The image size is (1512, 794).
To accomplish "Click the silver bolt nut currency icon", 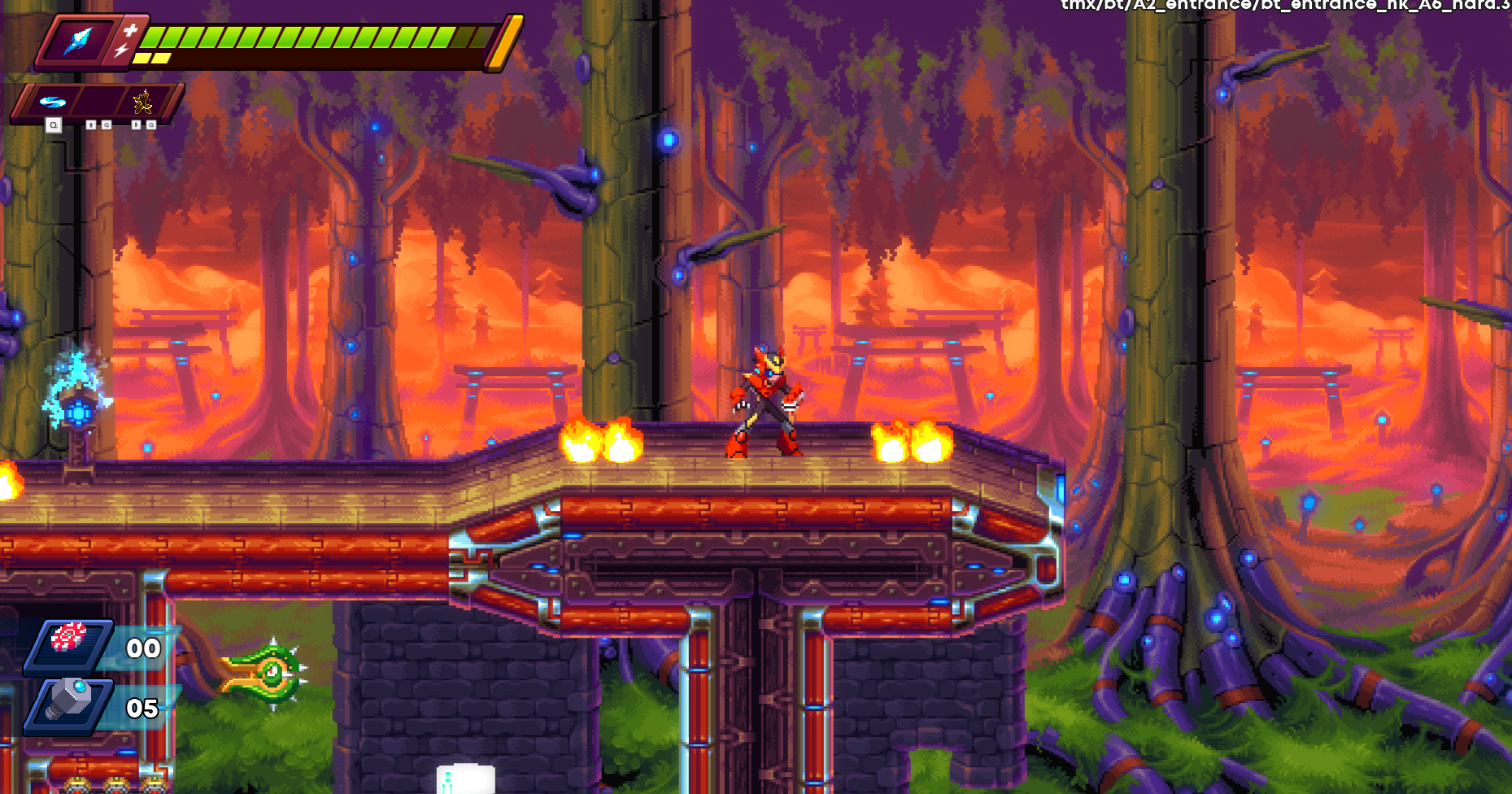I will pyautogui.click(x=70, y=699).
